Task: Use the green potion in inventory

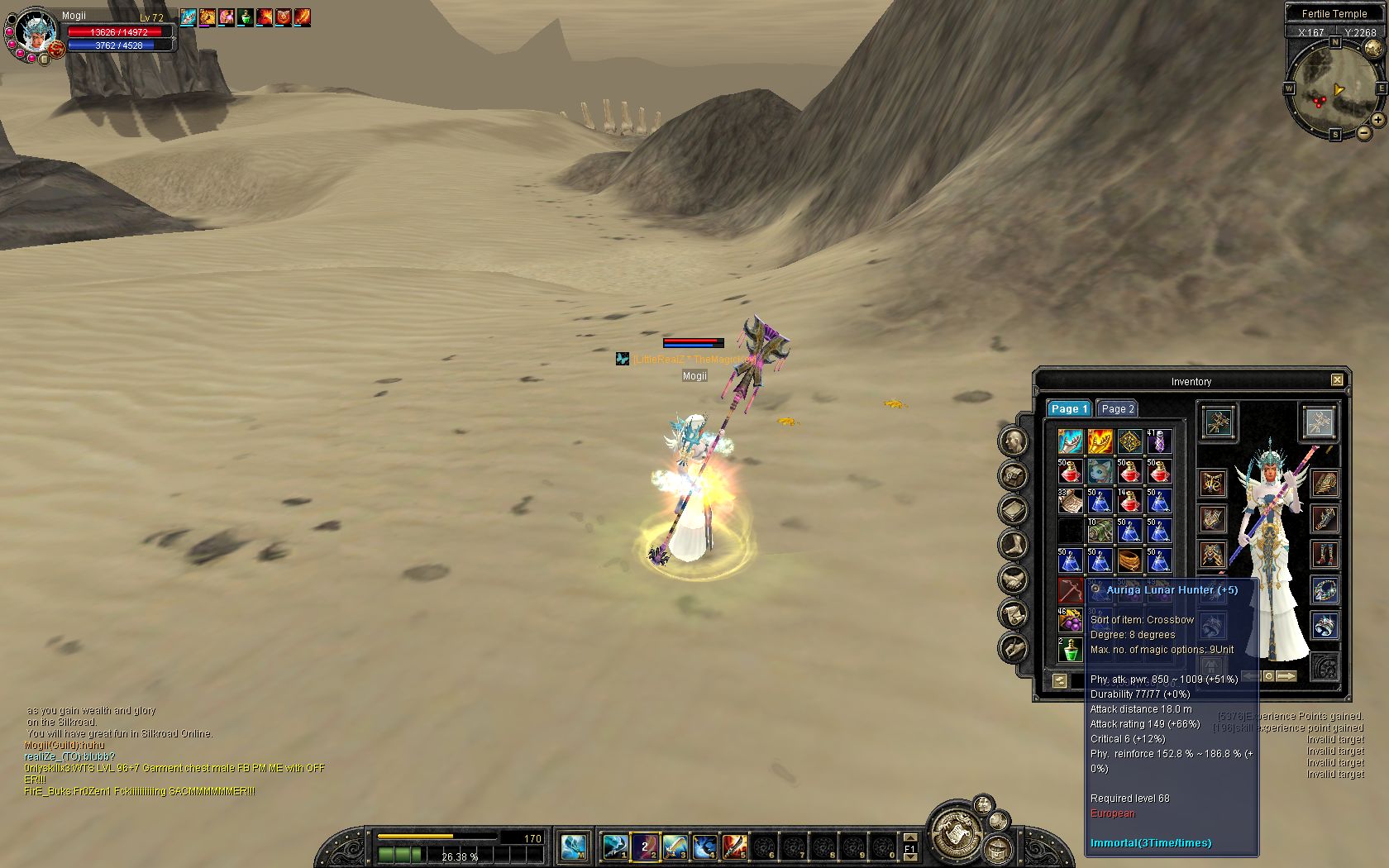Action: click(1071, 649)
